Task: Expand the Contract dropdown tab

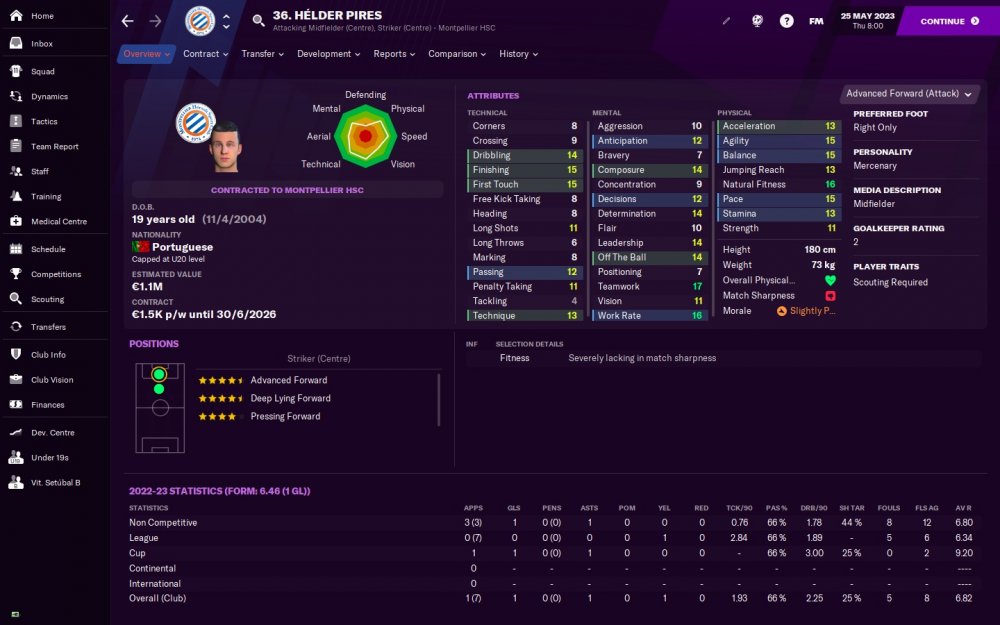Action: [205, 54]
